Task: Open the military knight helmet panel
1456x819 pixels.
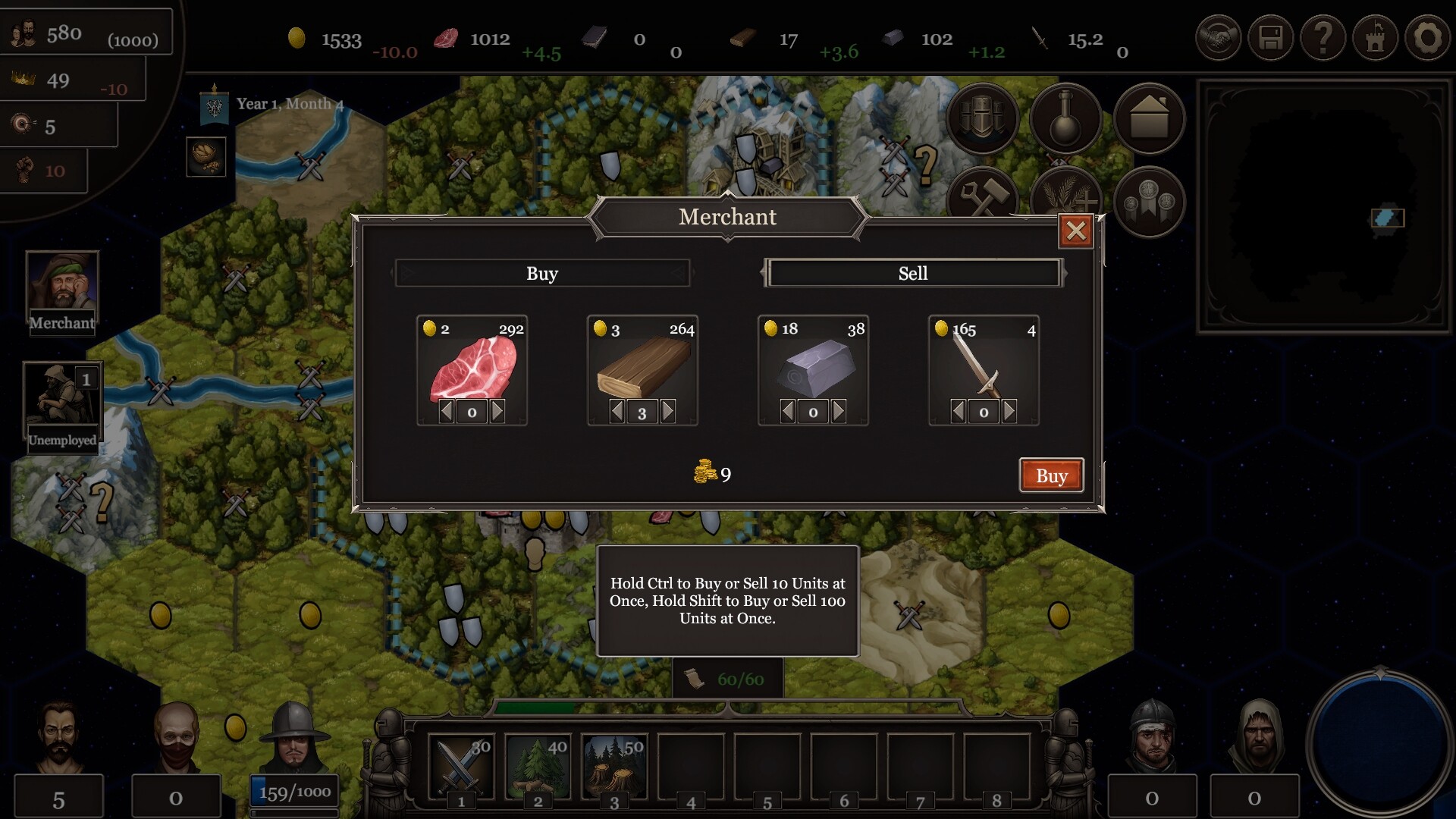Action: point(983,118)
